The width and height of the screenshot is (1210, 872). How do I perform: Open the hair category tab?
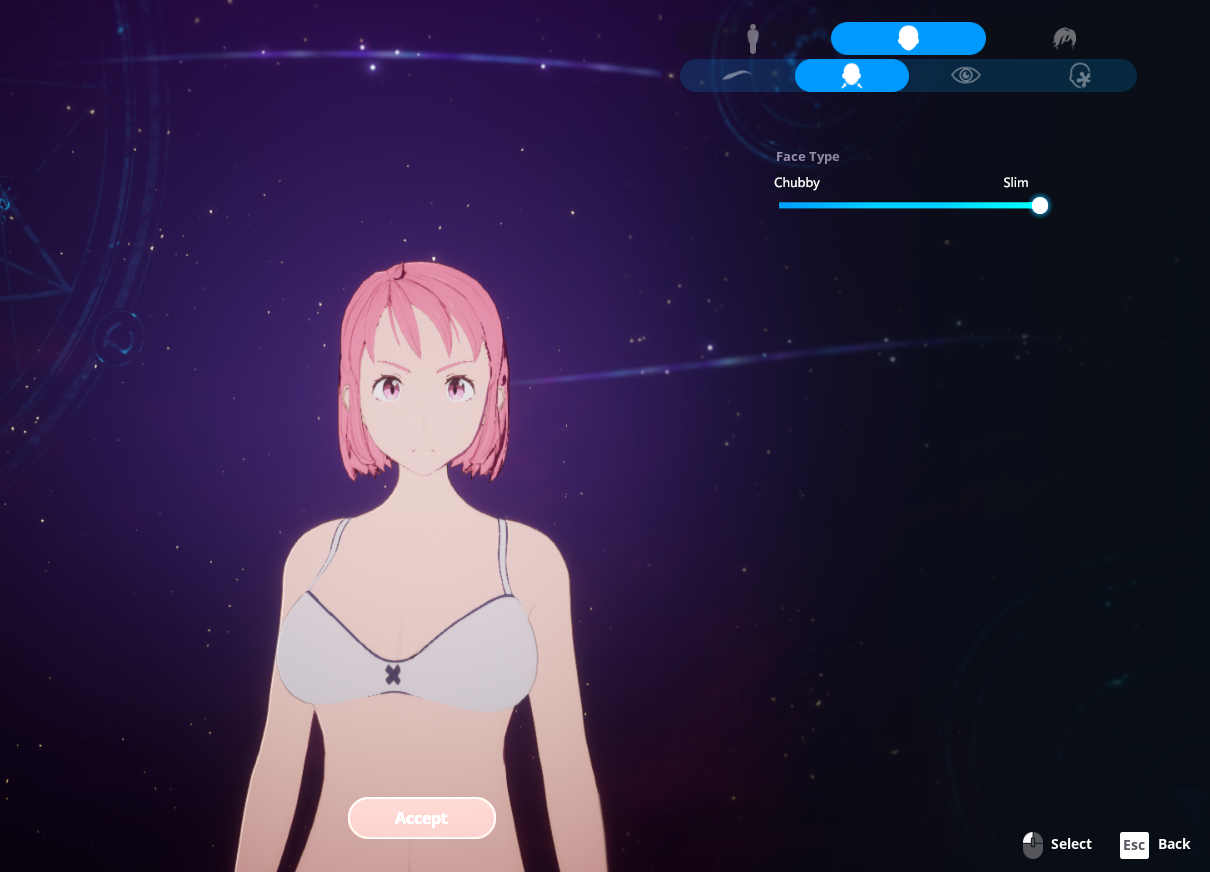coord(1063,39)
